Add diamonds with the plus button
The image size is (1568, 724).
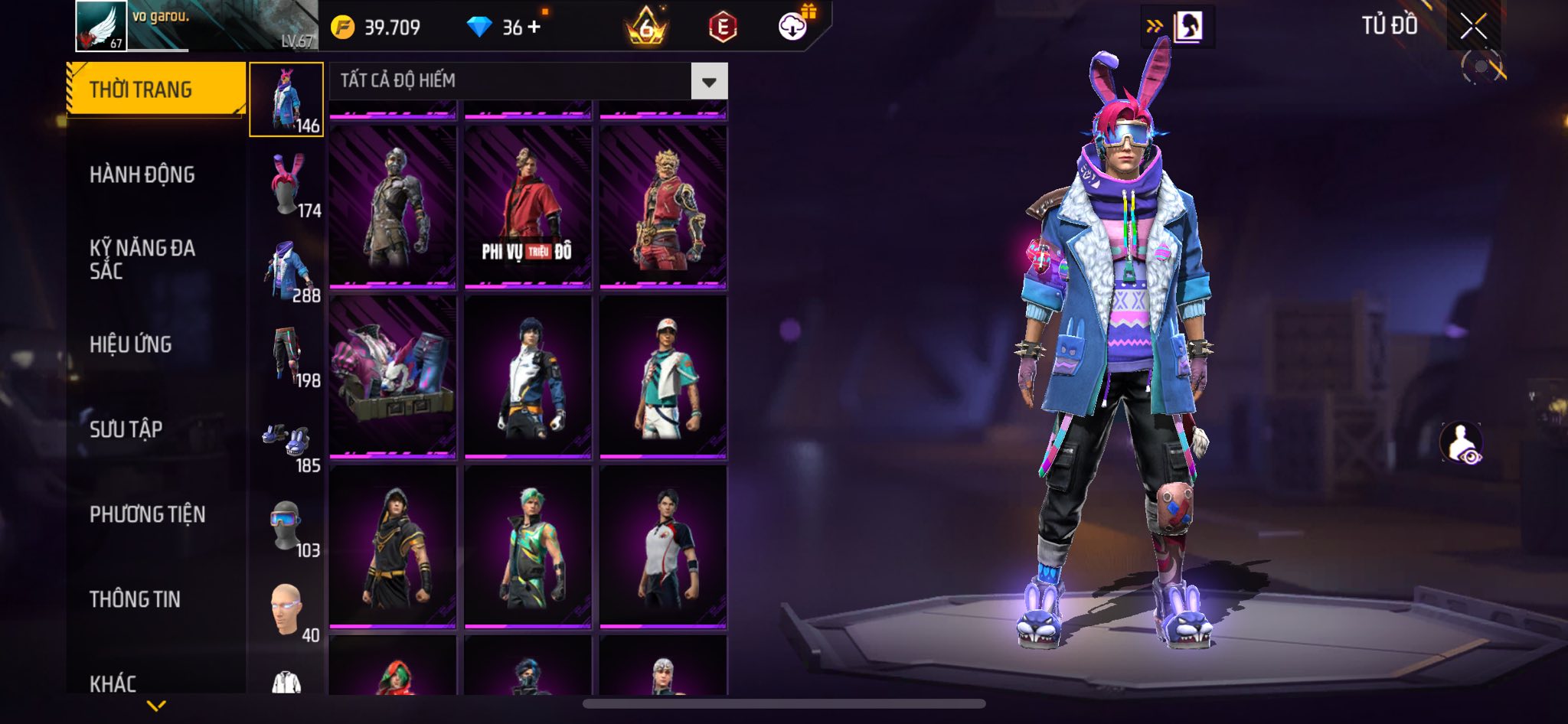pos(534,27)
